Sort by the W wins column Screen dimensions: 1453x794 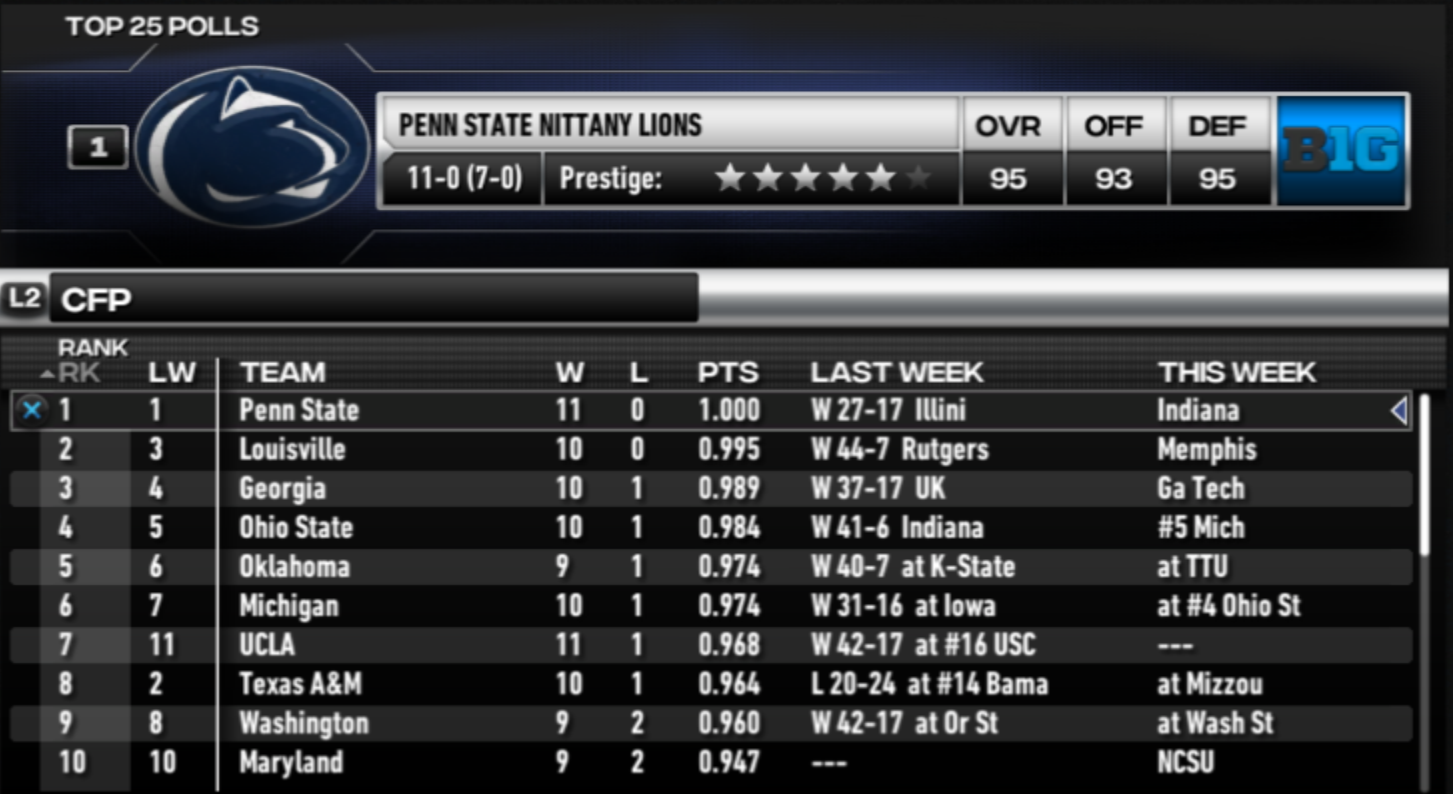570,373
